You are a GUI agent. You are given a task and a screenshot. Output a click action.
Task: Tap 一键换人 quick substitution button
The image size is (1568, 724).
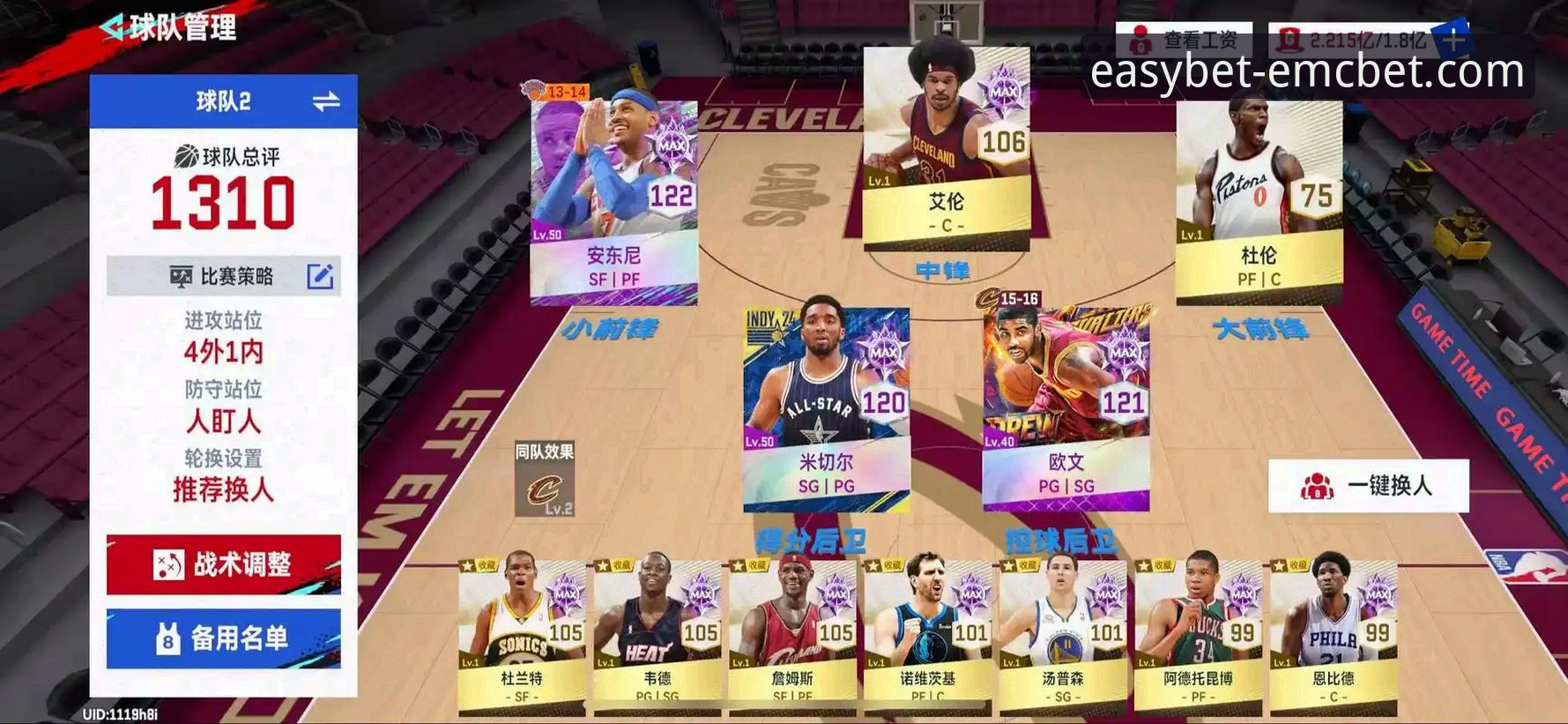point(1368,486)
